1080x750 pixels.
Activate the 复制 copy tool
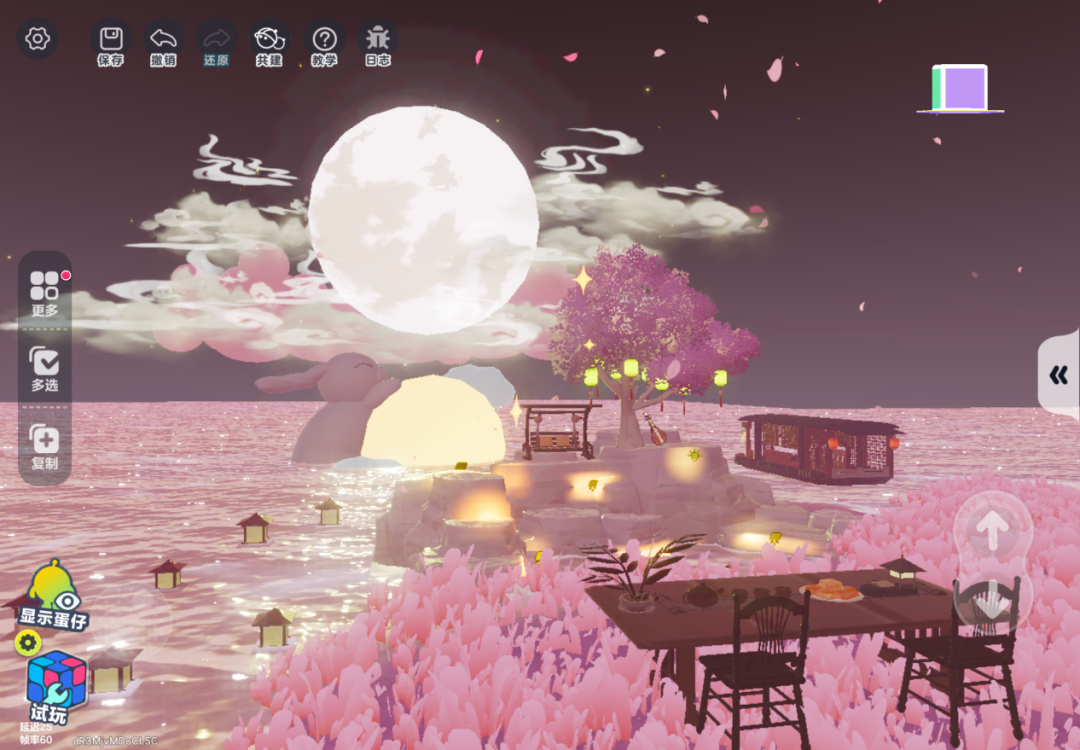[x=45, y=446]
